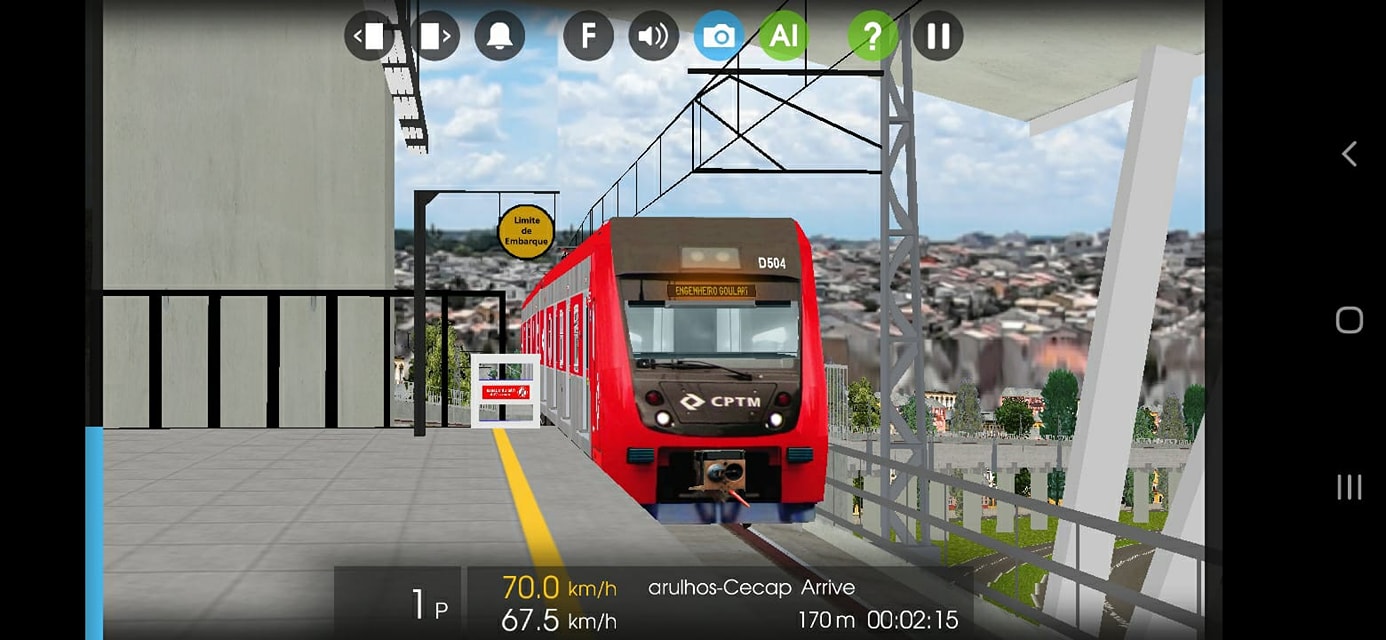
Task: Open Android recent apps
Action: click(x=1349, y=487)
